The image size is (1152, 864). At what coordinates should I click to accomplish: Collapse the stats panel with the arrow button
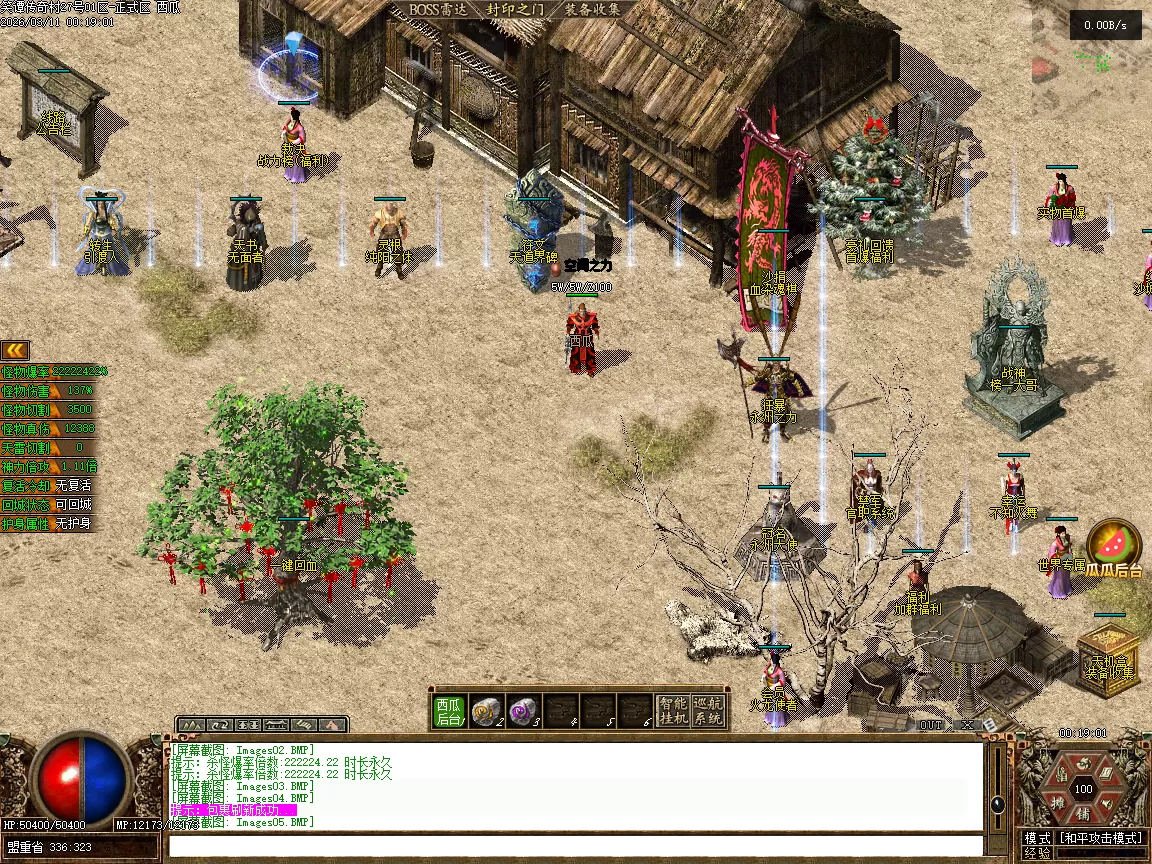click(15, 350)
